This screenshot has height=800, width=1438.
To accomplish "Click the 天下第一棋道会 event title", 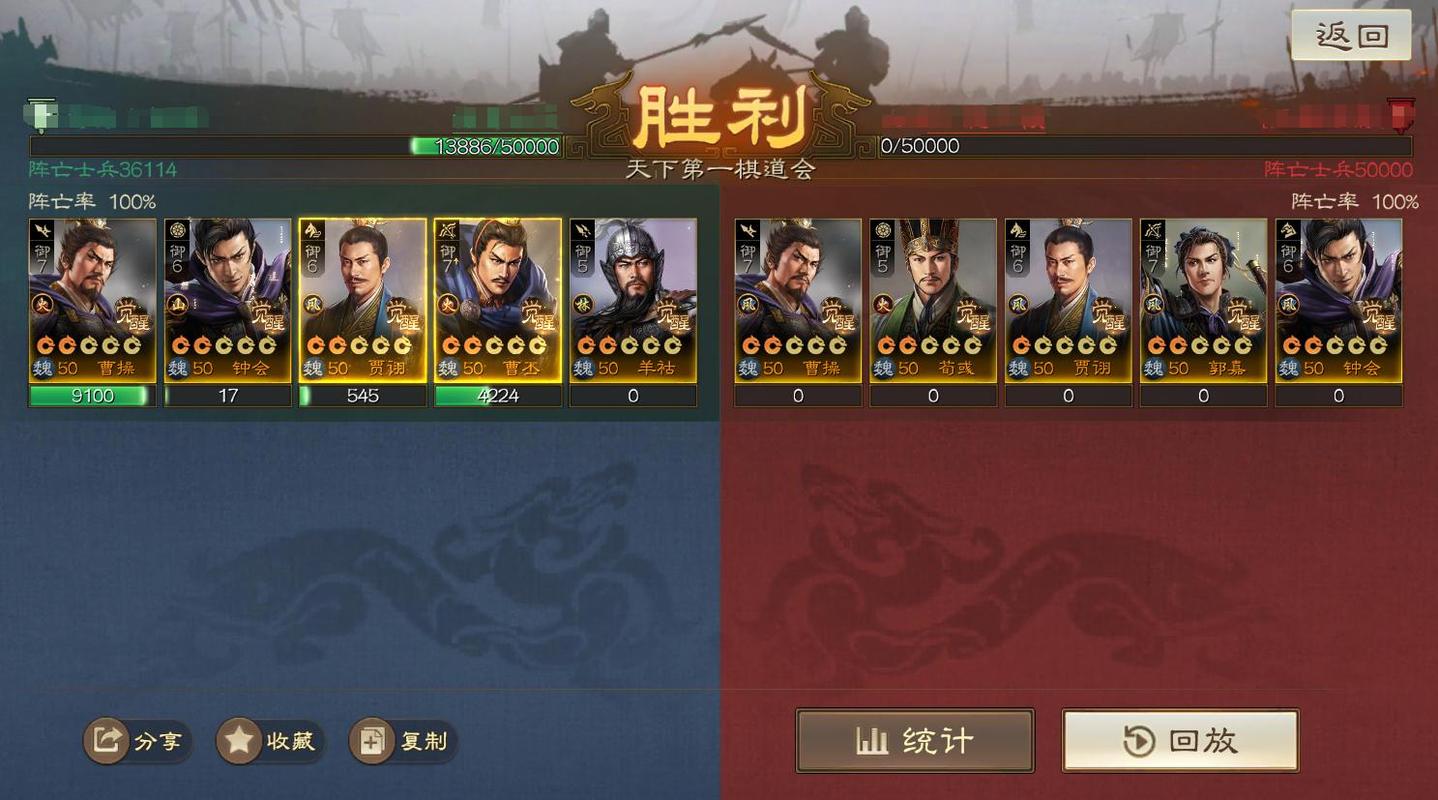I will click(718, 170).
